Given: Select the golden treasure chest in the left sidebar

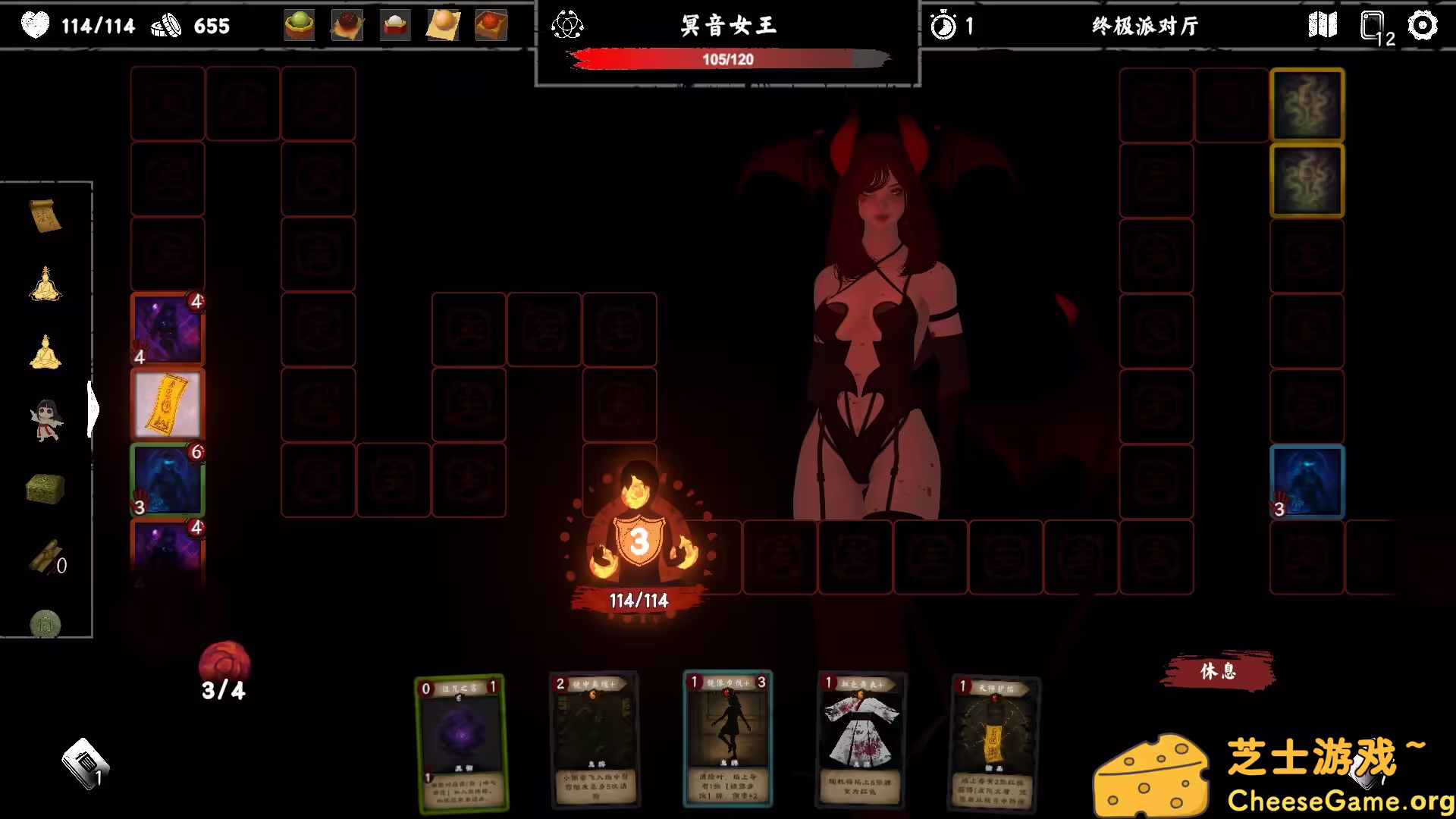Looking at the screenshot, I should click(45, 488).
